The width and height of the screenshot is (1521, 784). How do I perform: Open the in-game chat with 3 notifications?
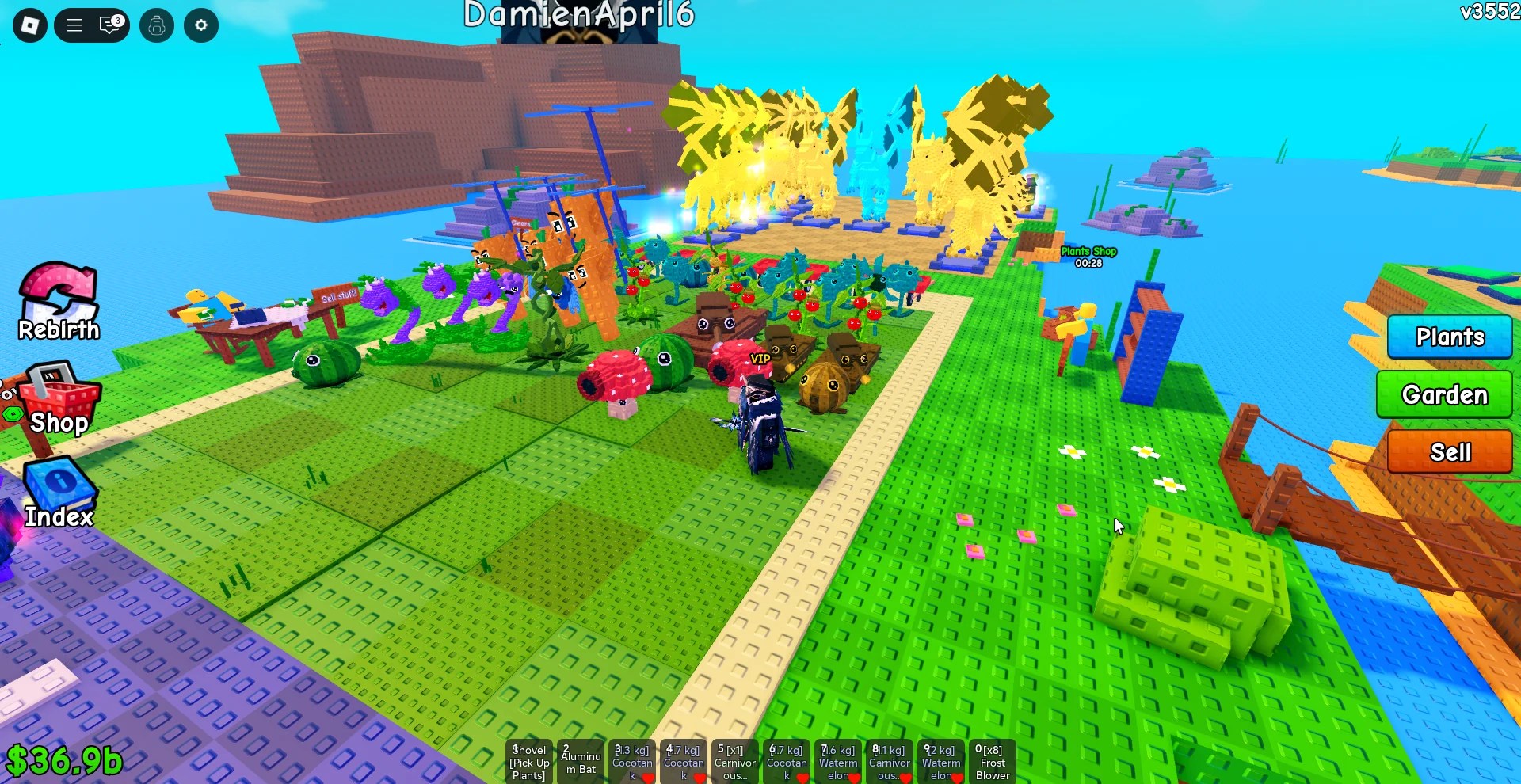click(x=109, y=25)
